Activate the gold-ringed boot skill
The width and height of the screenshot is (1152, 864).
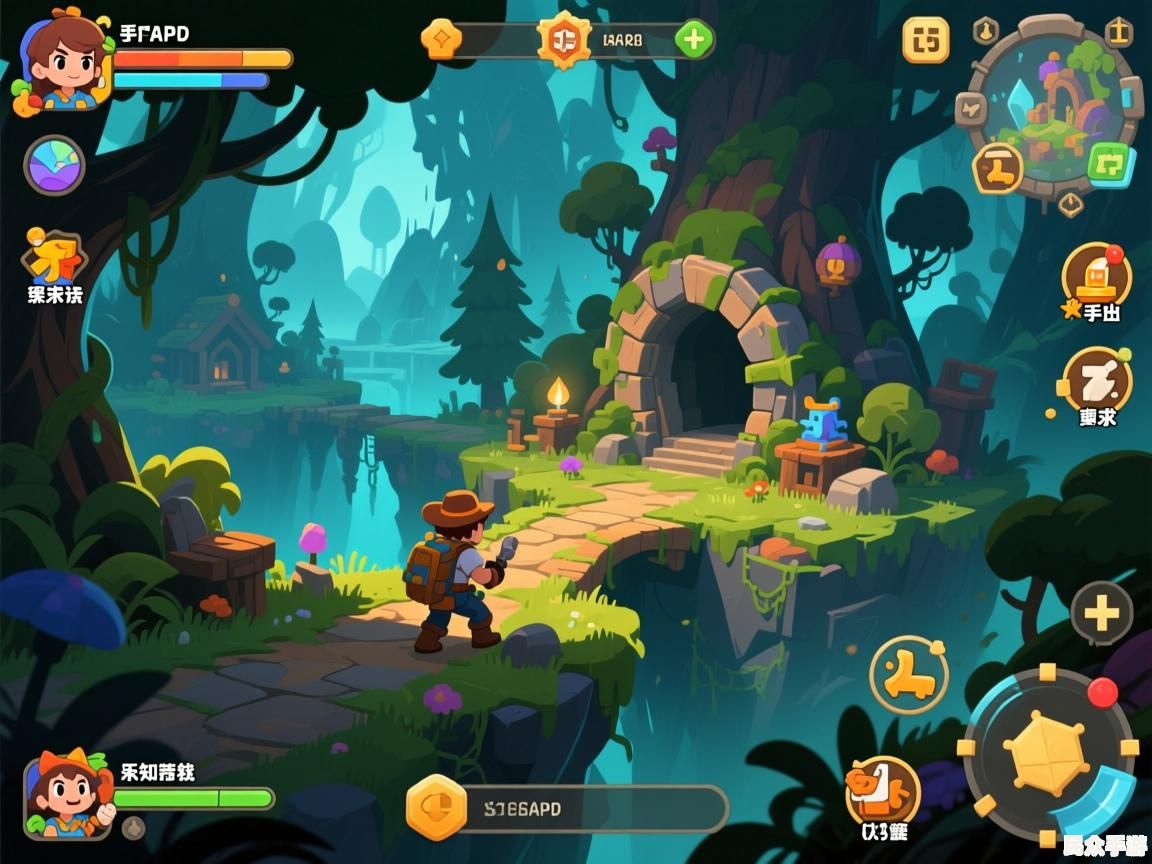coord(908,674)
